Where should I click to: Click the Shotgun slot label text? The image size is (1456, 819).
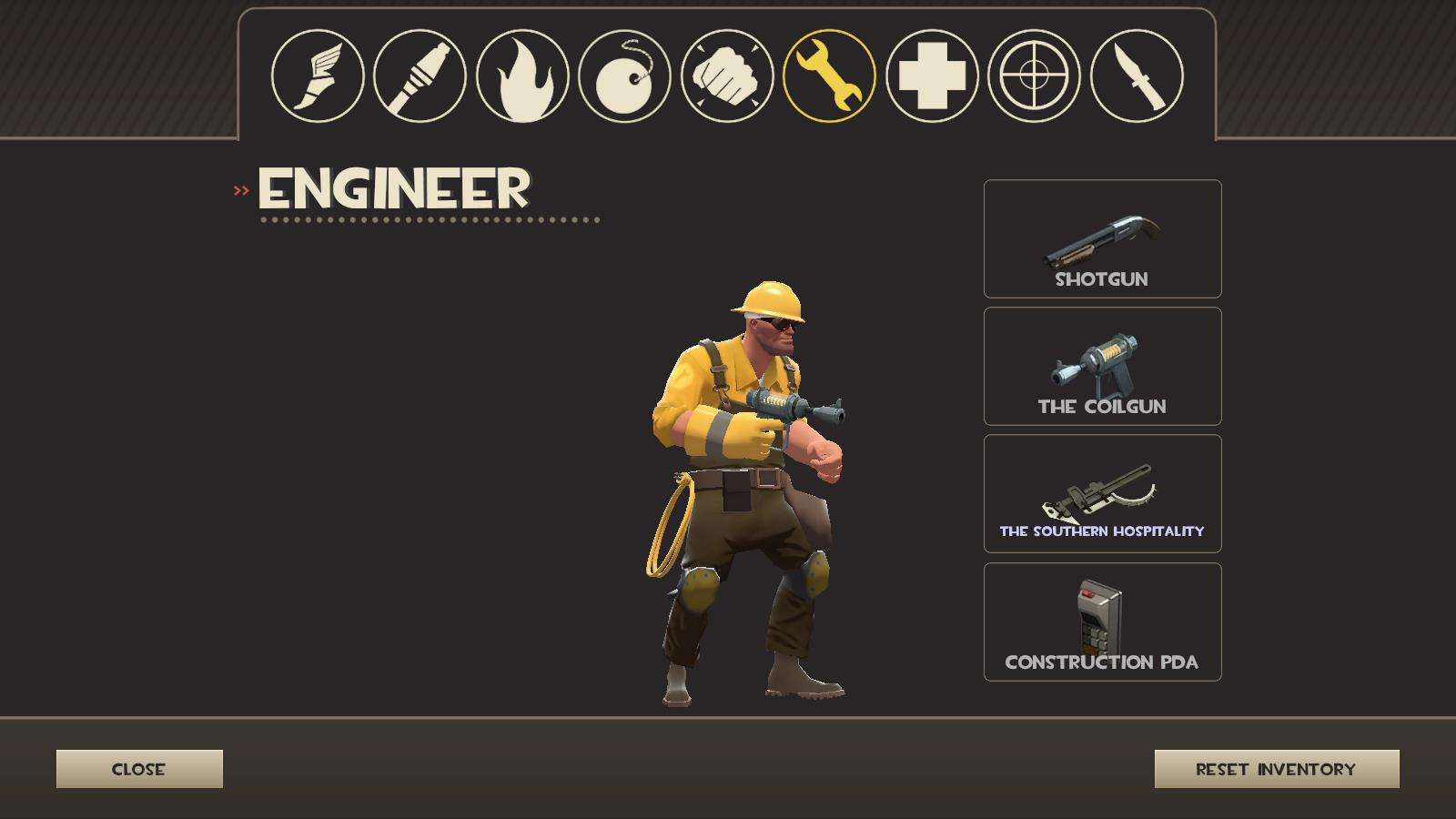coord(1102,279)
